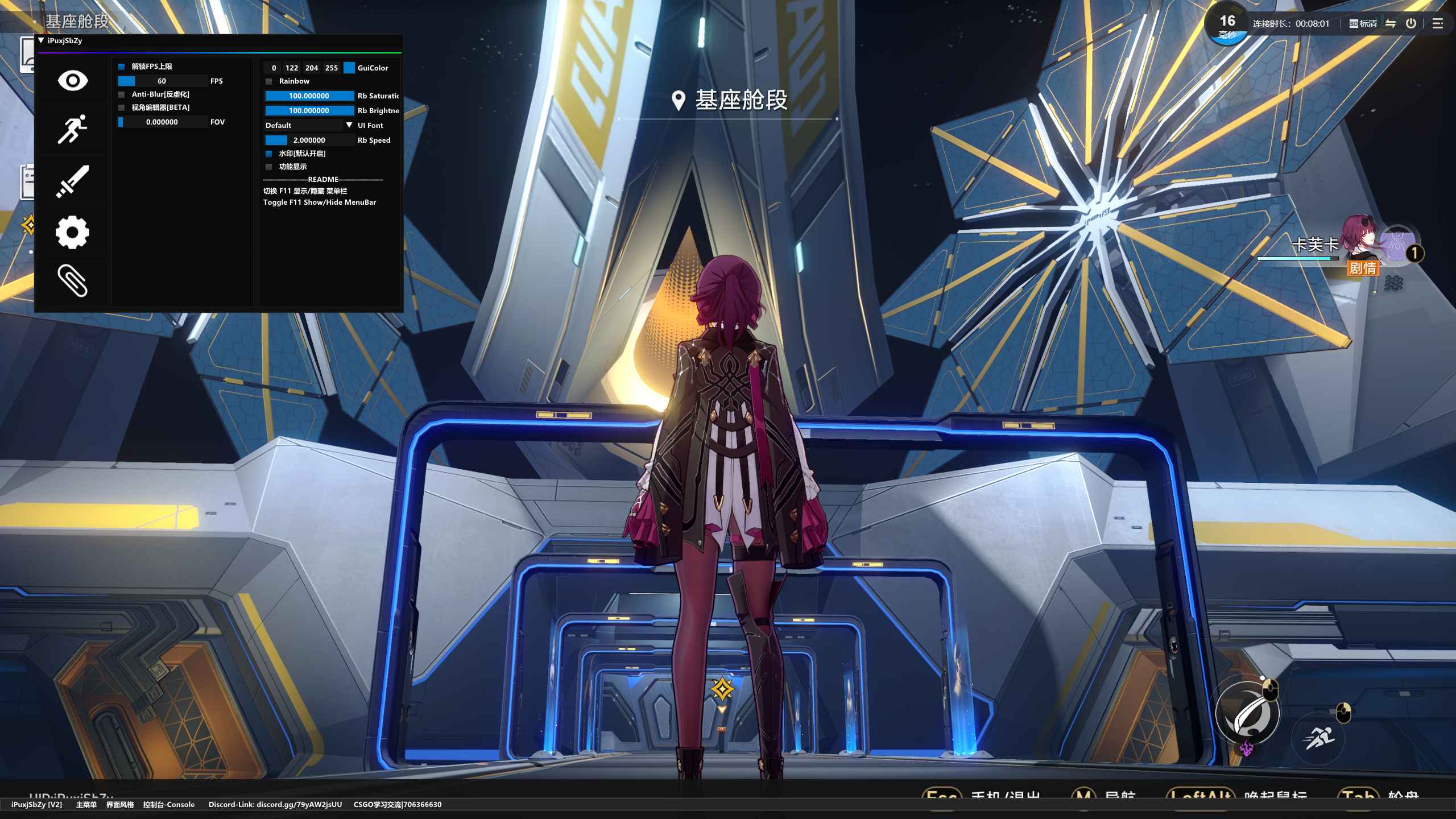Collapse the iPuxjSbZy menu header triangle
Image resolution: width=1456 pixels, height=819 pixels.
[x=40, y=40]
